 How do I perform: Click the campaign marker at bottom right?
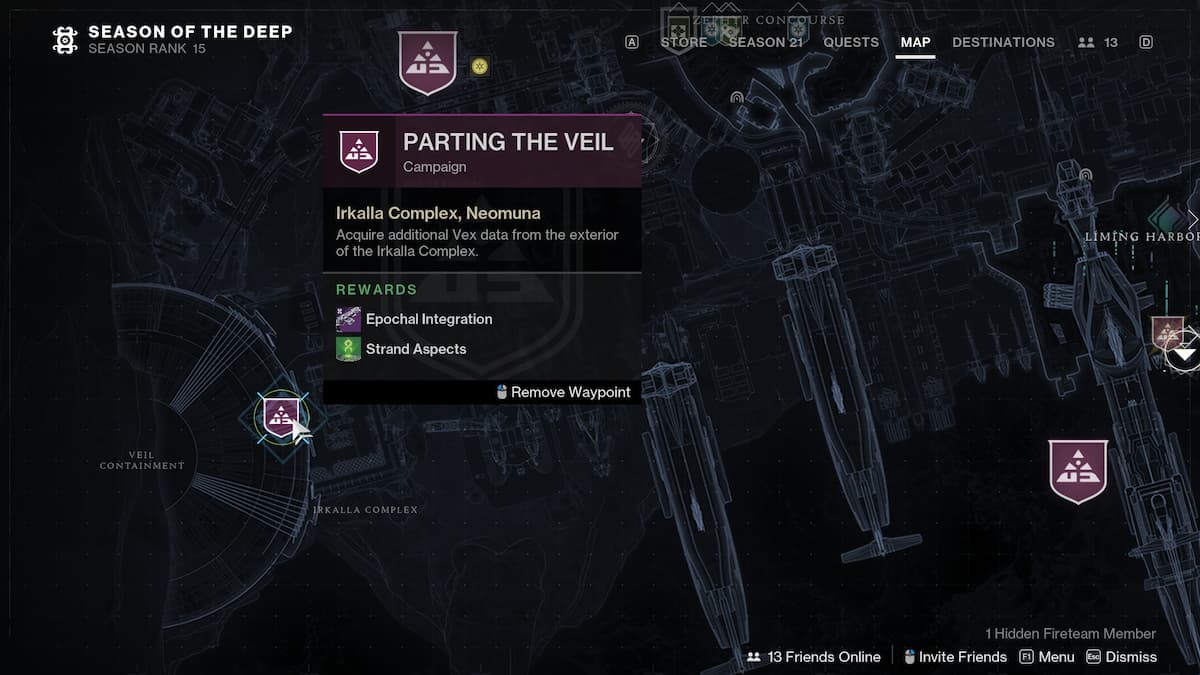tap(1078, 471)
